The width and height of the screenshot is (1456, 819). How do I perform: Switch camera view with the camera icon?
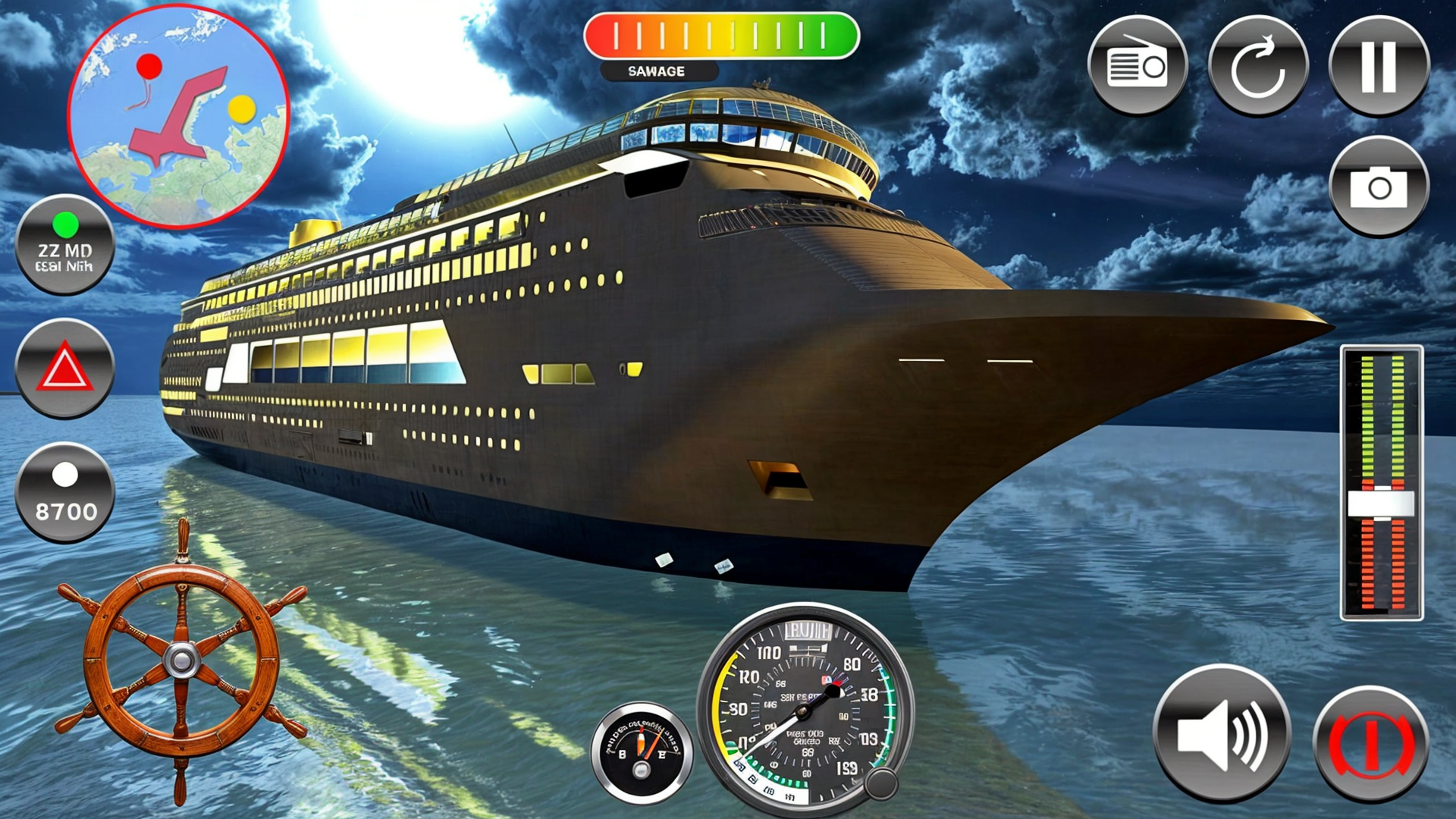click(x=1379, y=187)
